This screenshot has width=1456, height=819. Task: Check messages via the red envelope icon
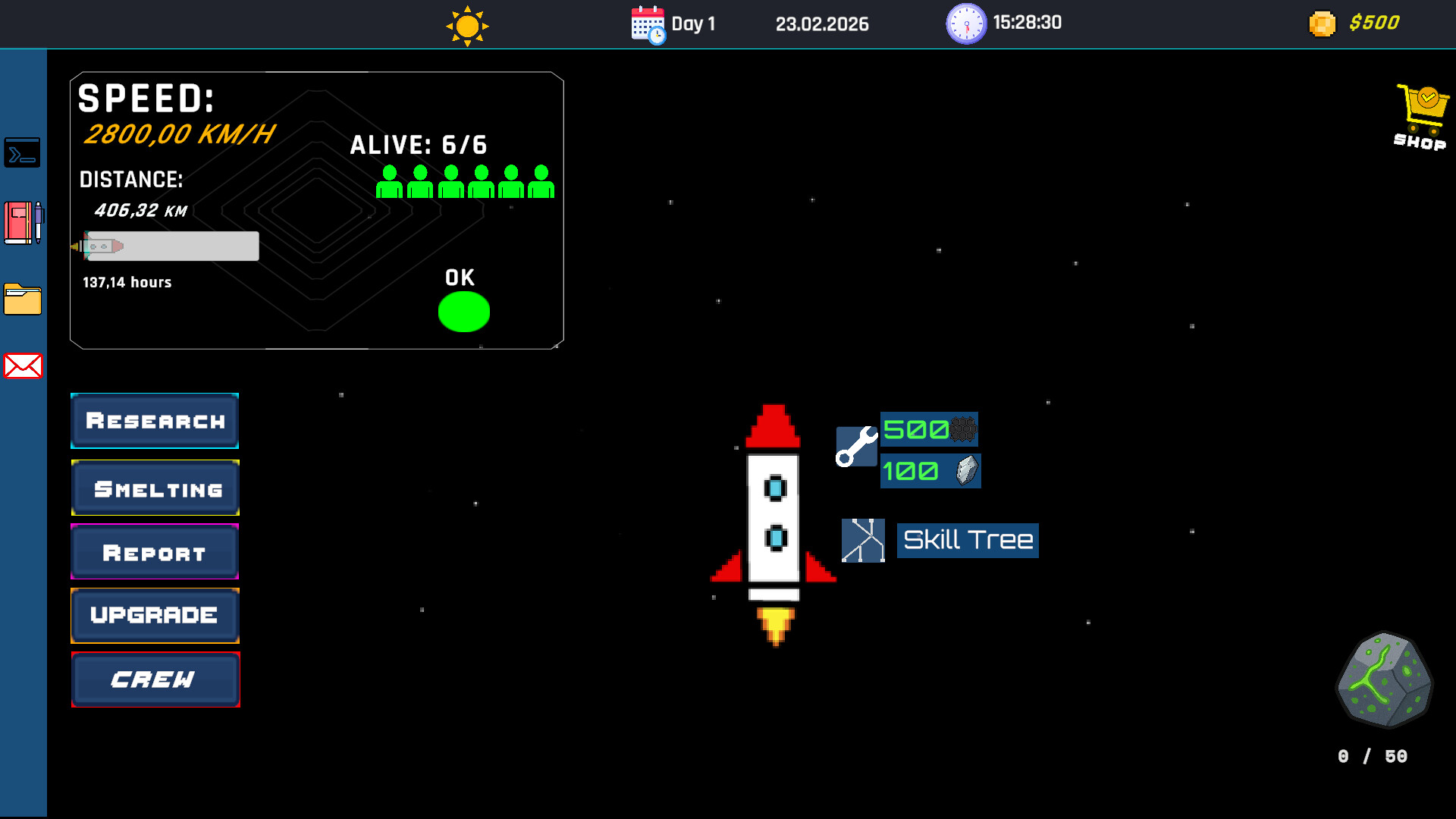(x=23, y=367)
